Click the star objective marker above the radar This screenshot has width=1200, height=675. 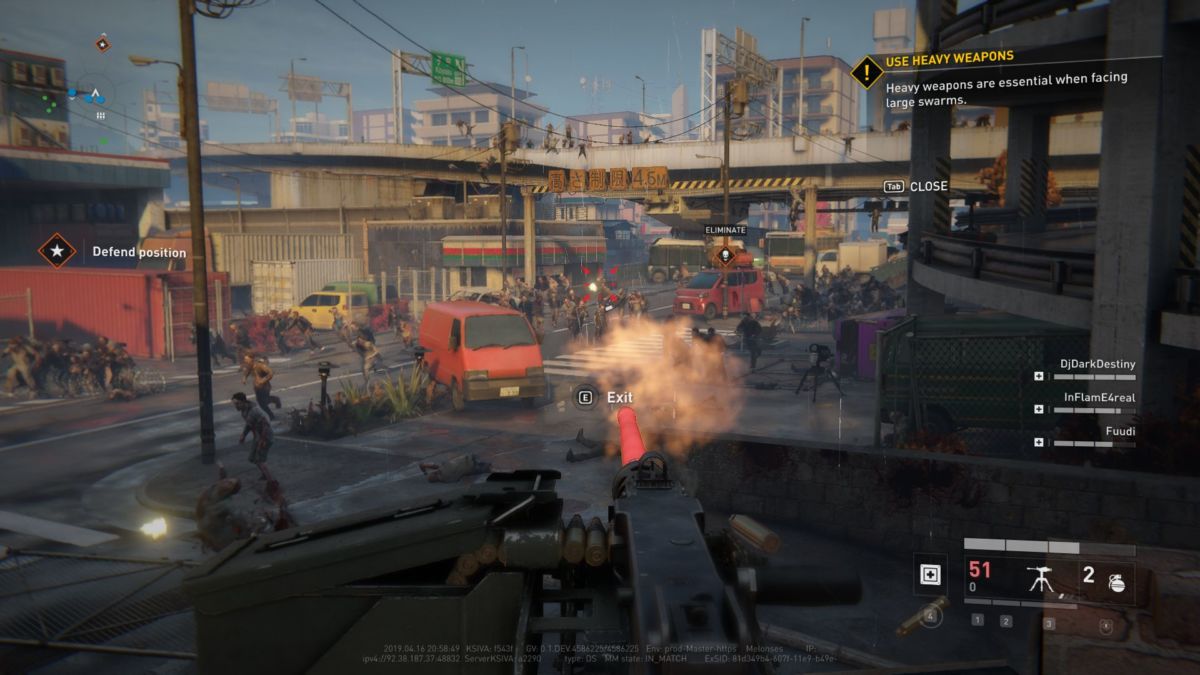point(102,43)
